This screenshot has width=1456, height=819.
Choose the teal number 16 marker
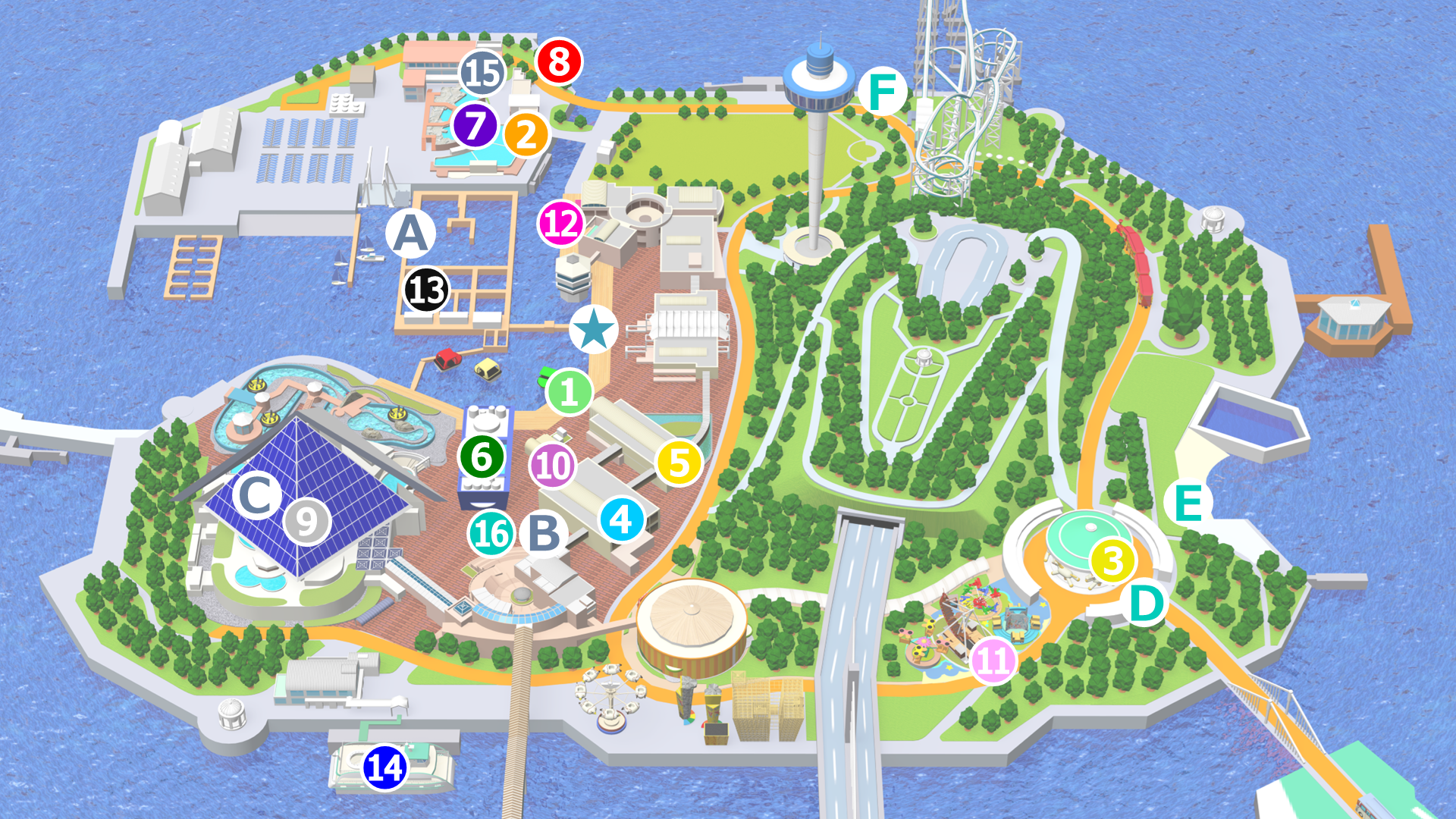pyautogui.click(x=491, y=533)
